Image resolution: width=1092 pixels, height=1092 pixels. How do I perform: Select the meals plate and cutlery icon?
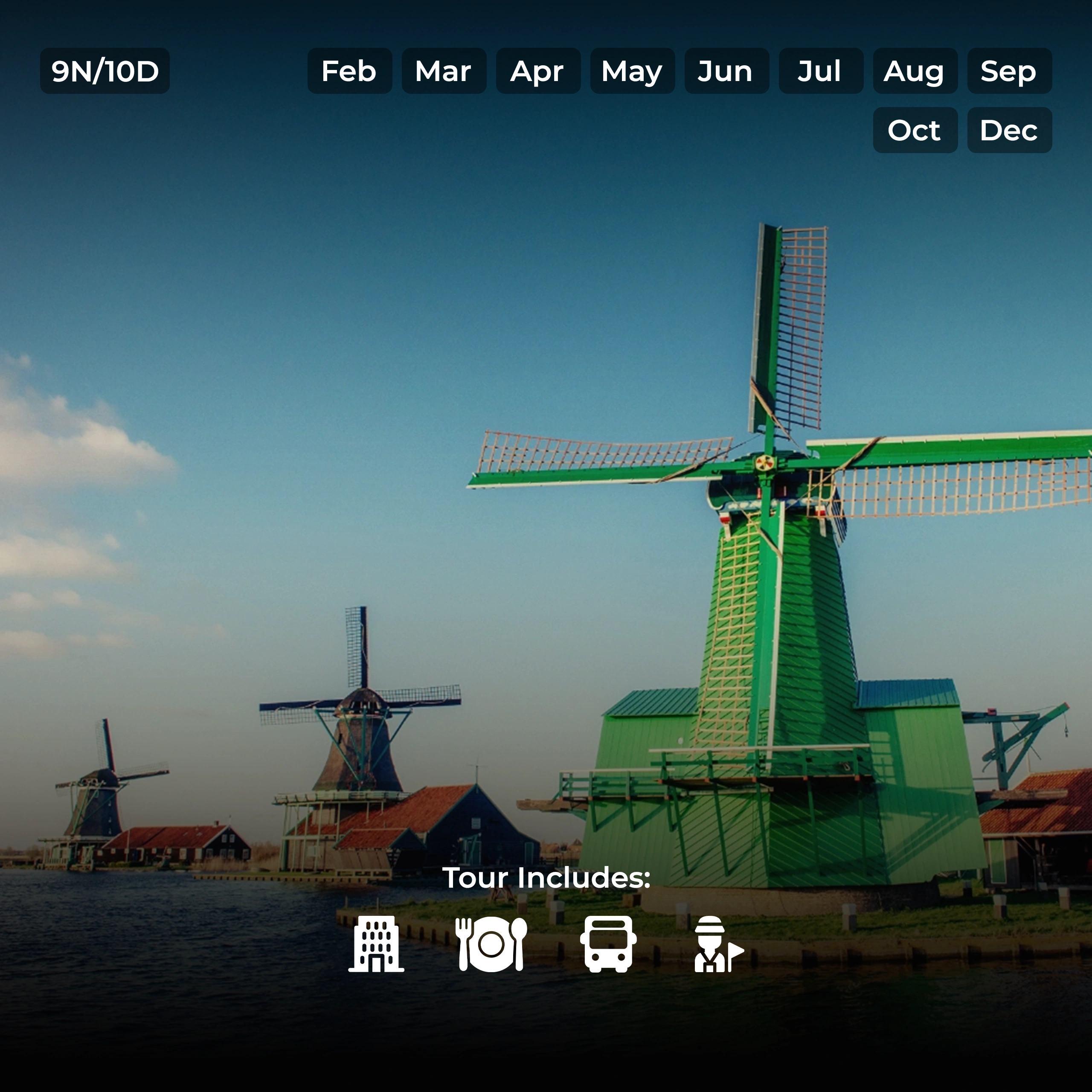pos(491,944)
